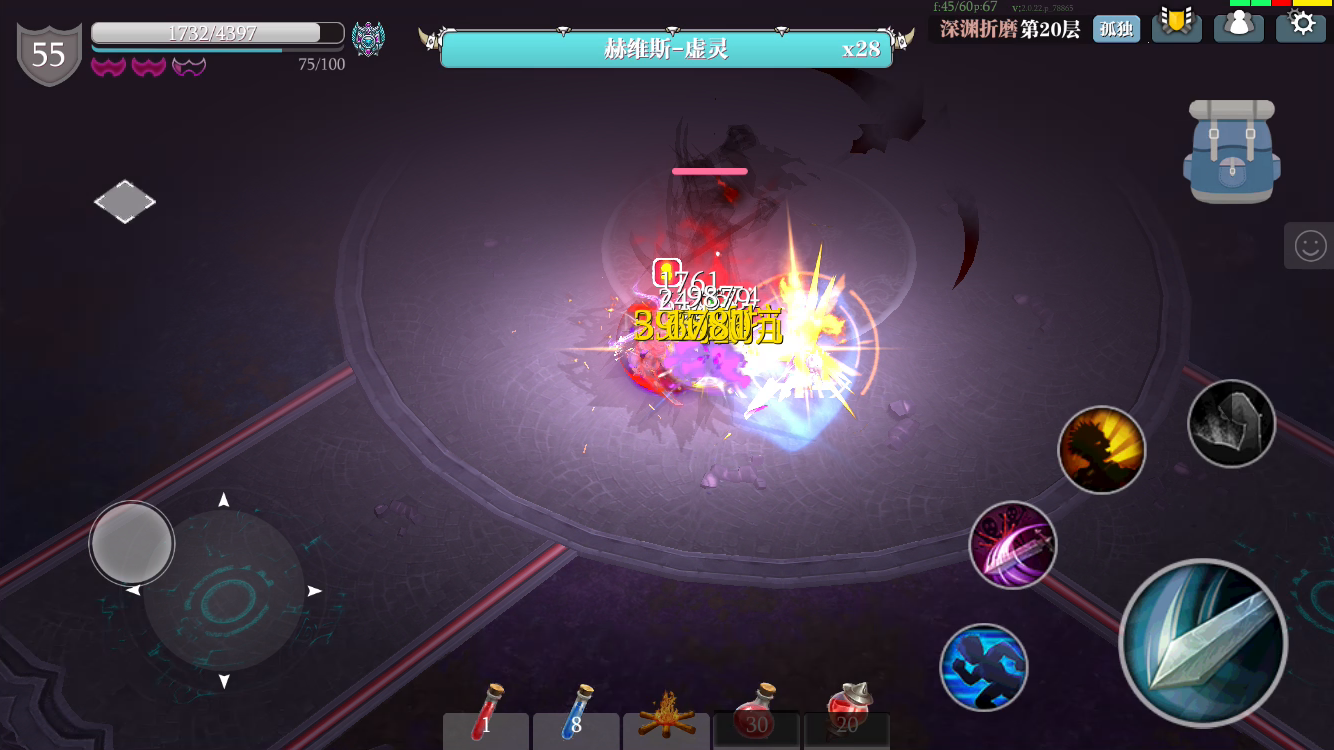Trigger the blue dash skill
Screen dimensions: 1334x750
[x=985, y=668]
